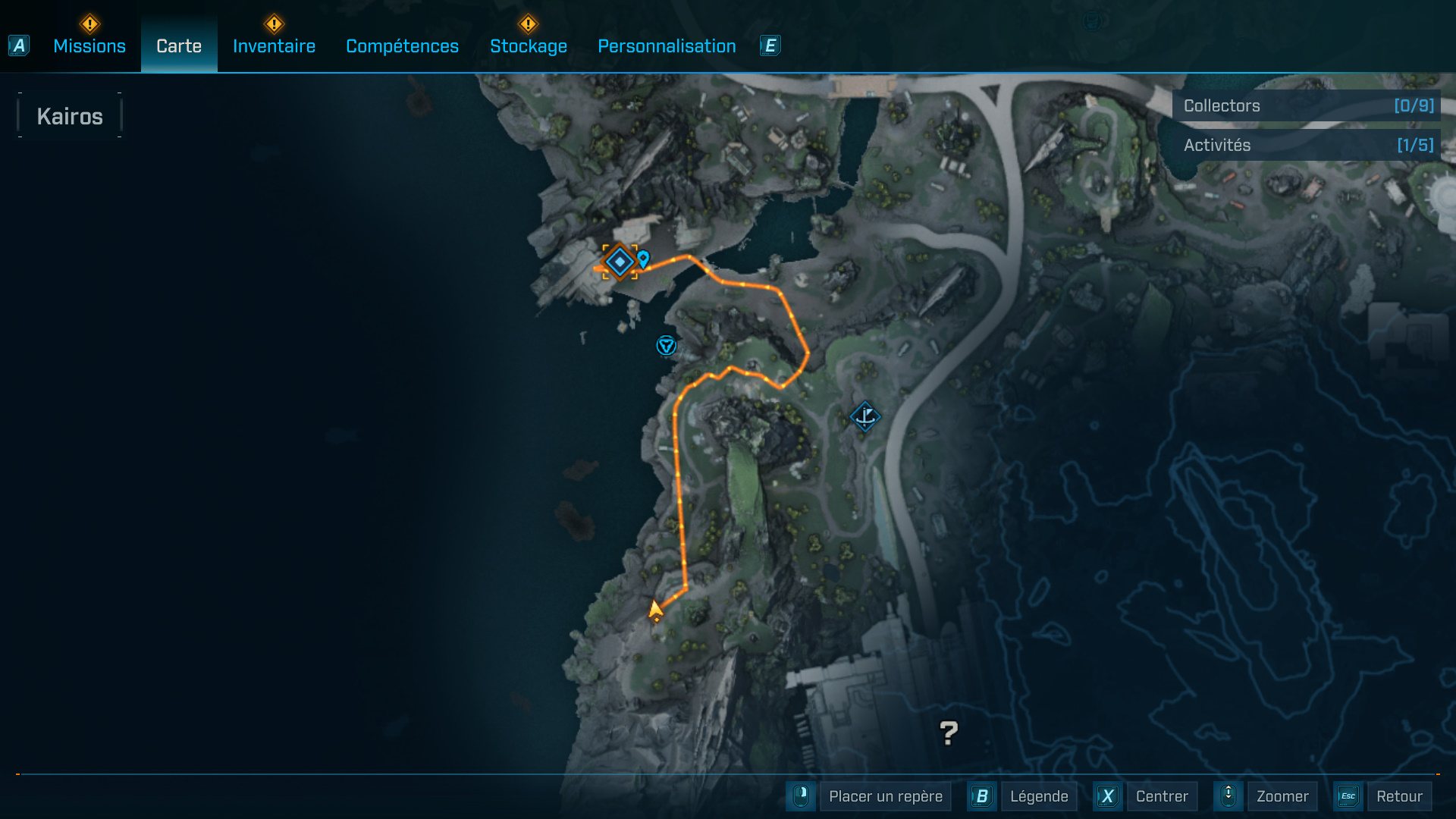Switch to the Personnalisation tab

(x=667, y=46)
